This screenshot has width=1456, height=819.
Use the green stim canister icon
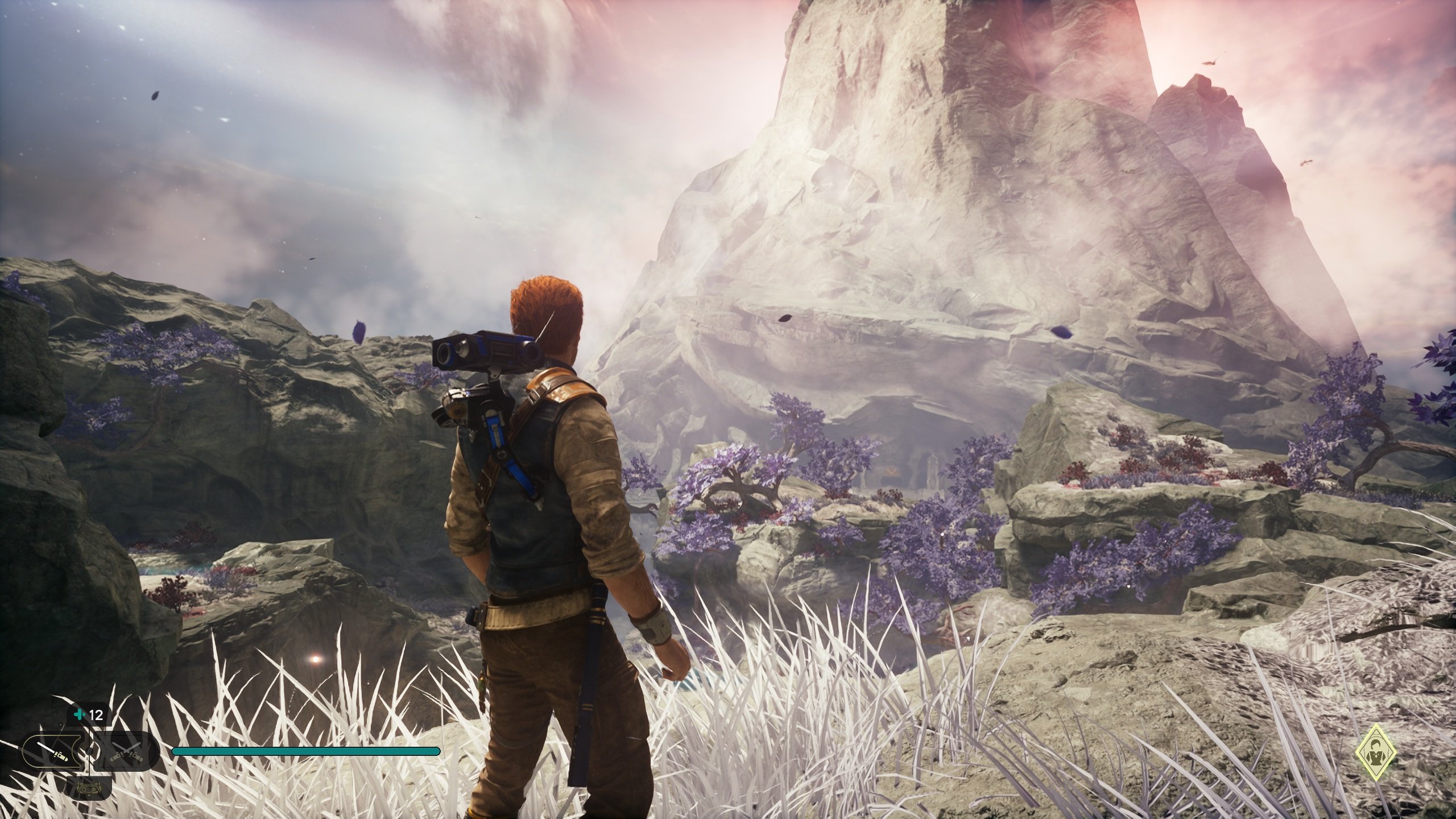[x=78, y=714]
